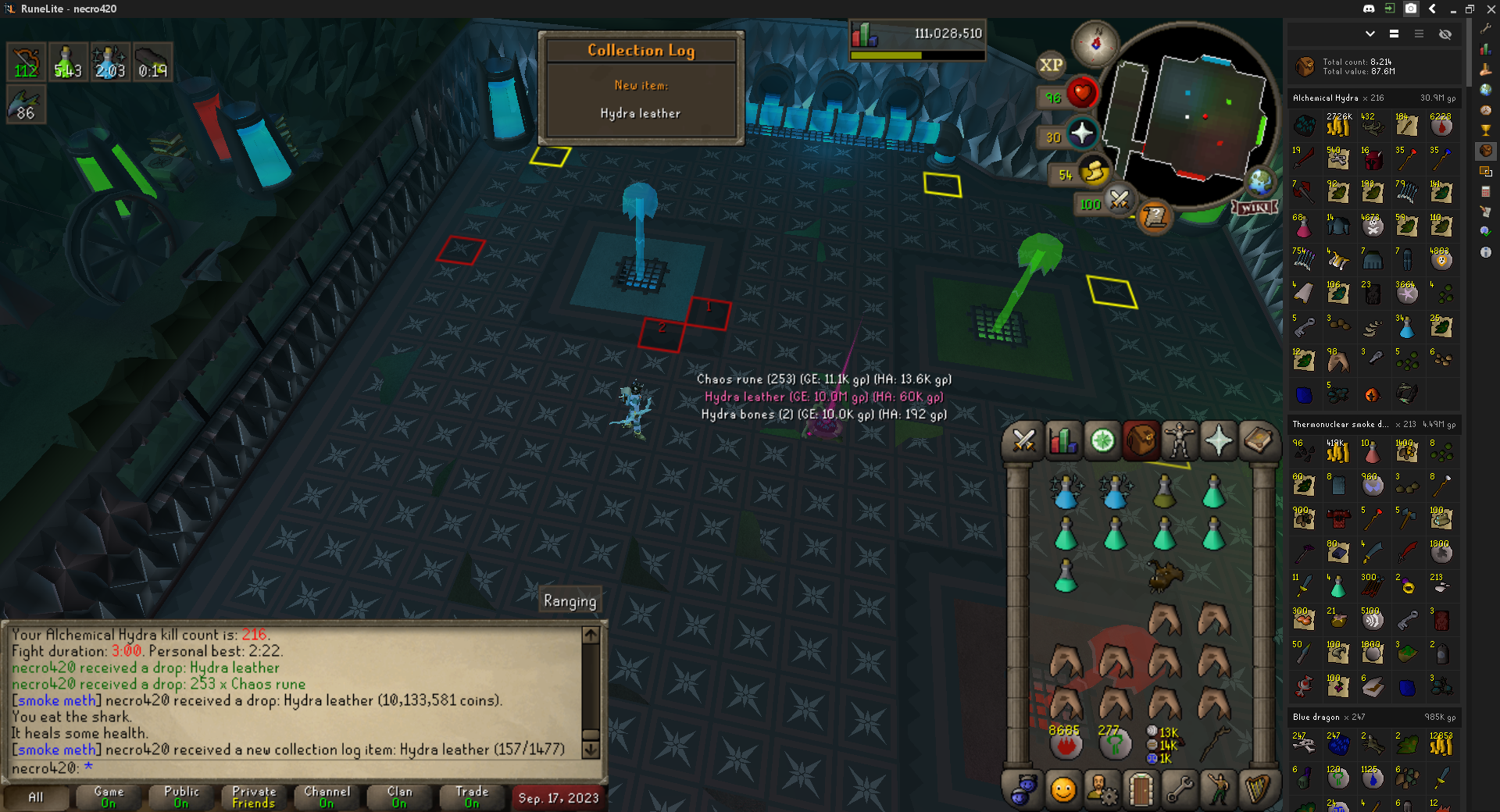Image resolution: width=1500 pixels, height=812 pixels.
Task: Click the compass to face north
Action: tap(1095, 43)
